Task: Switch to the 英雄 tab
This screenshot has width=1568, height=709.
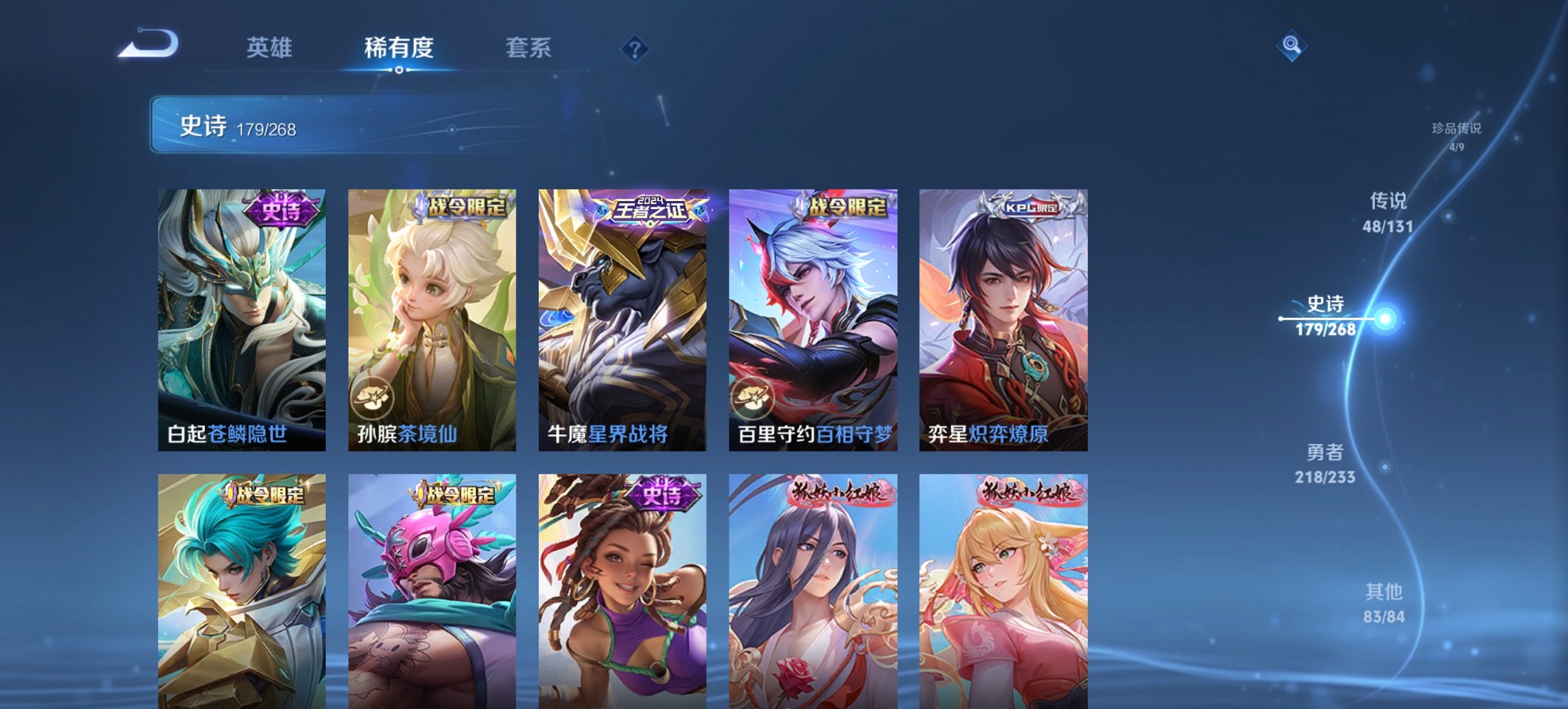Action: pos(271,48)
